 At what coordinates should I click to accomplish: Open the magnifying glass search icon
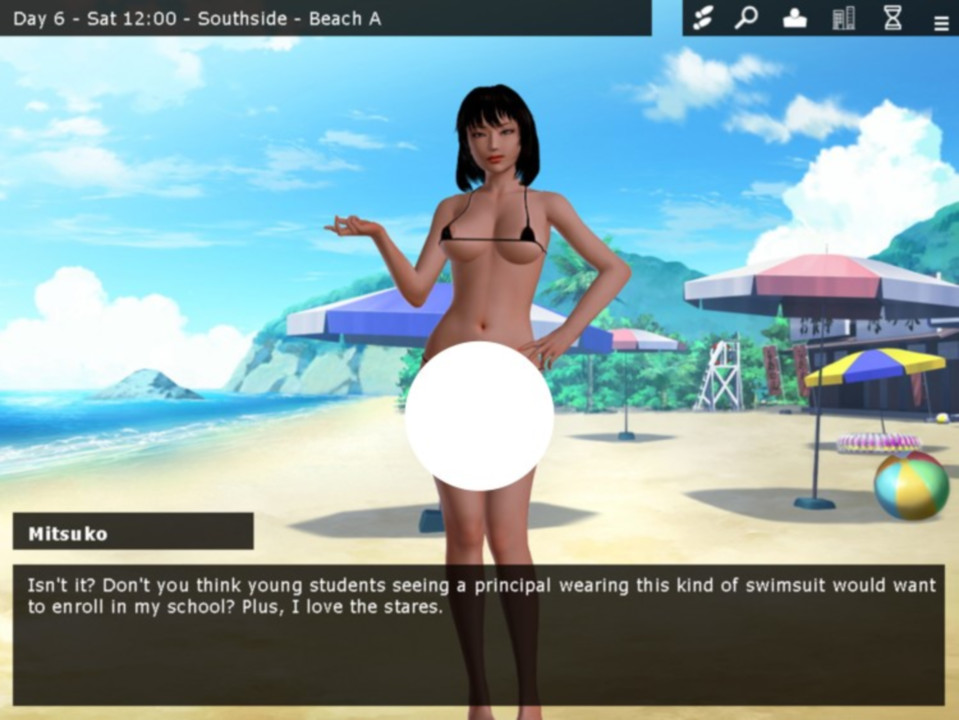[746, 18]
